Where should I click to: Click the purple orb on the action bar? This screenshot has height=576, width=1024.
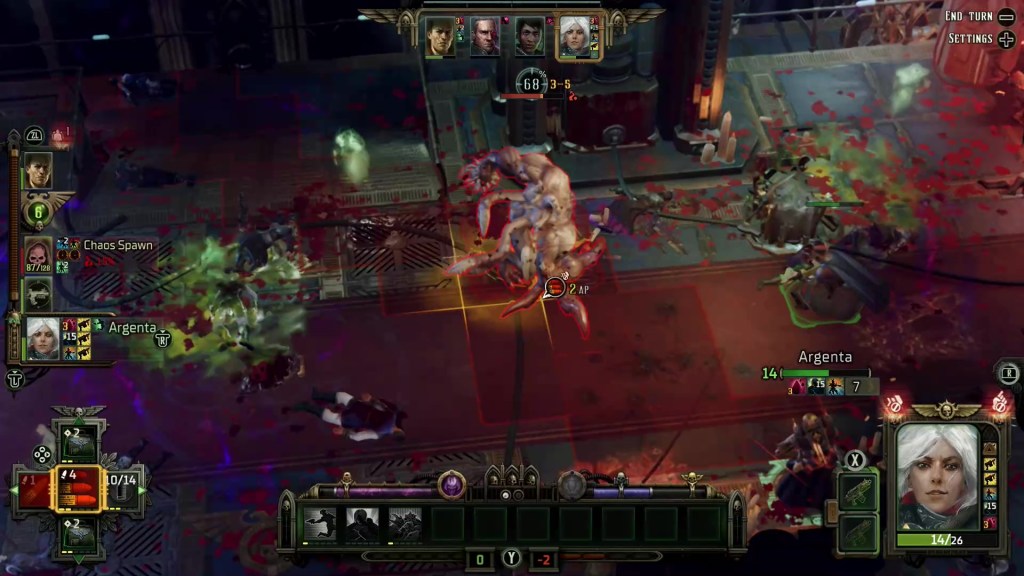(x=451, y=484)
